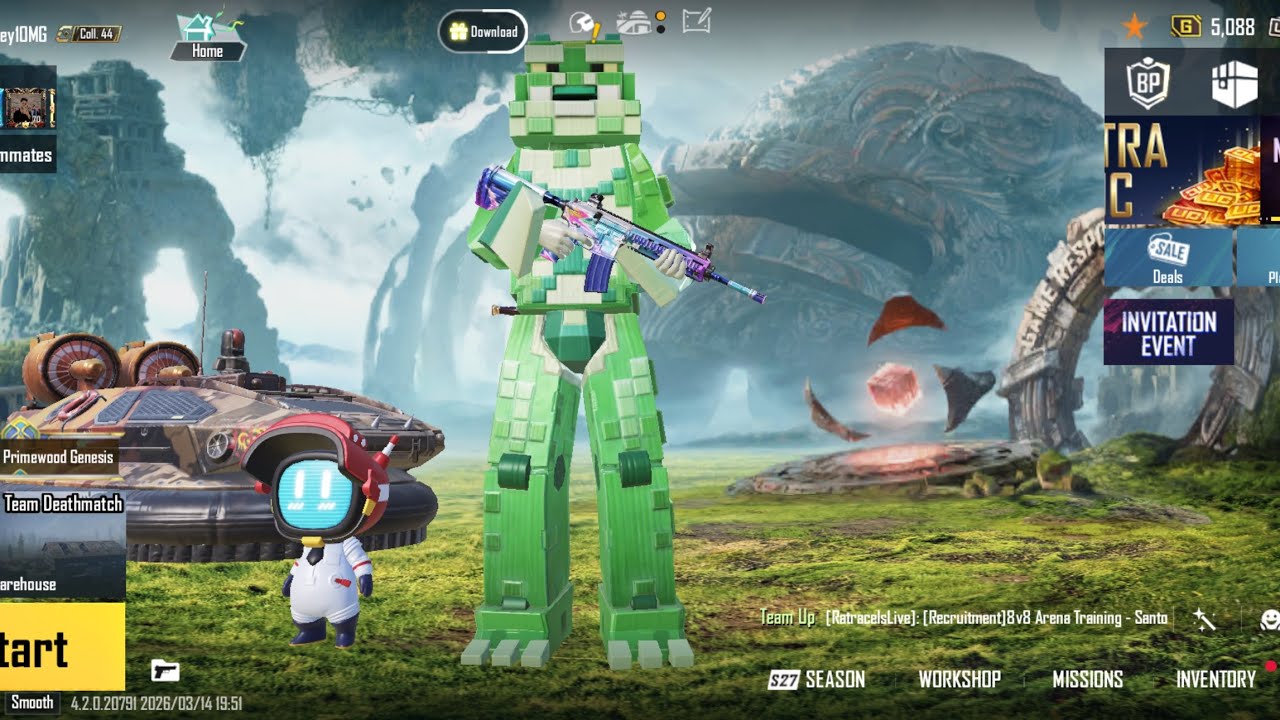Select the Primewood Genesis mode label
The height and width of the screenshot is (720, 1280).
[59, 457]
